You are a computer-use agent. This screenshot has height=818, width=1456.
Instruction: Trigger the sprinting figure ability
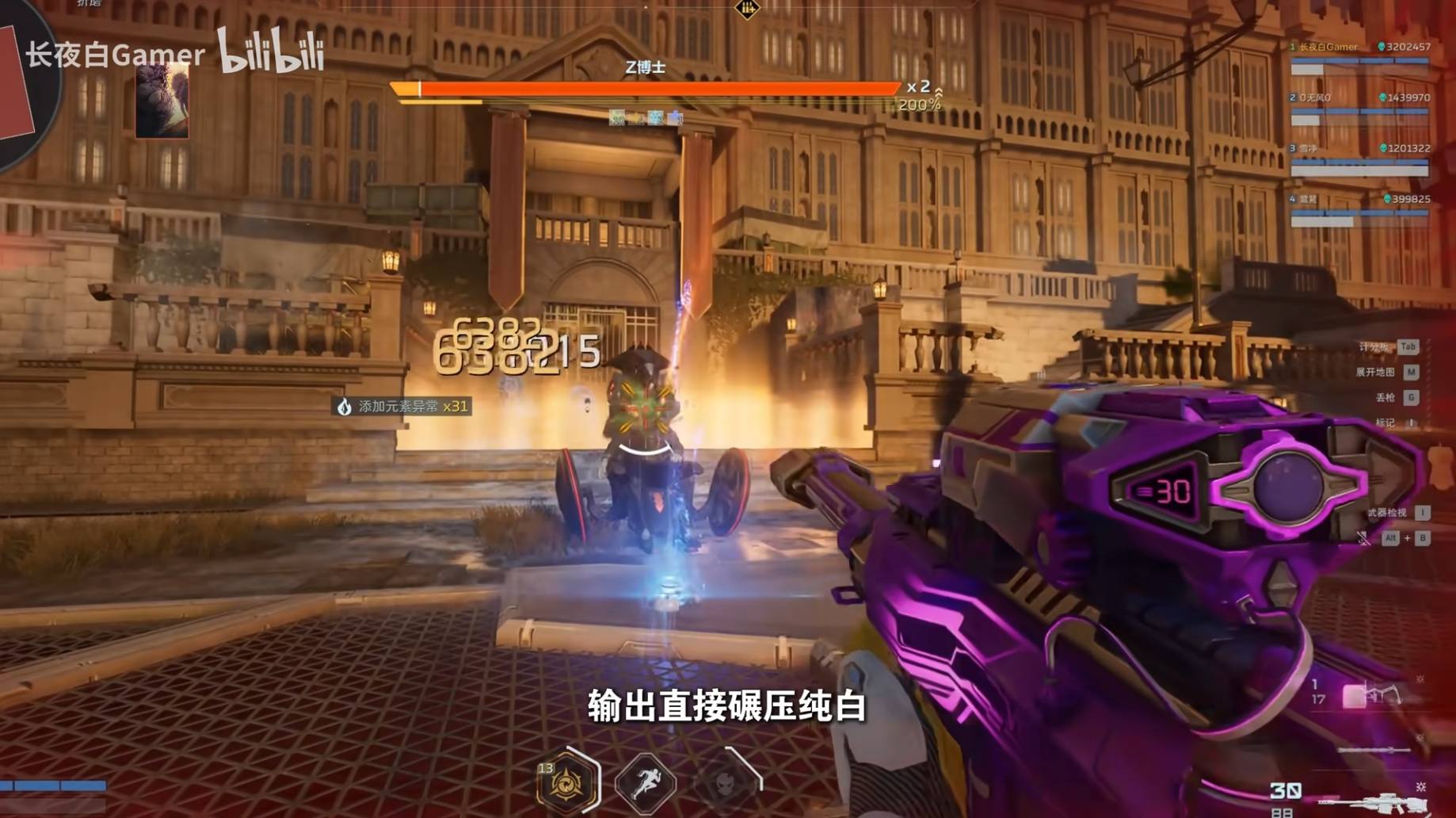pos(646,783)
